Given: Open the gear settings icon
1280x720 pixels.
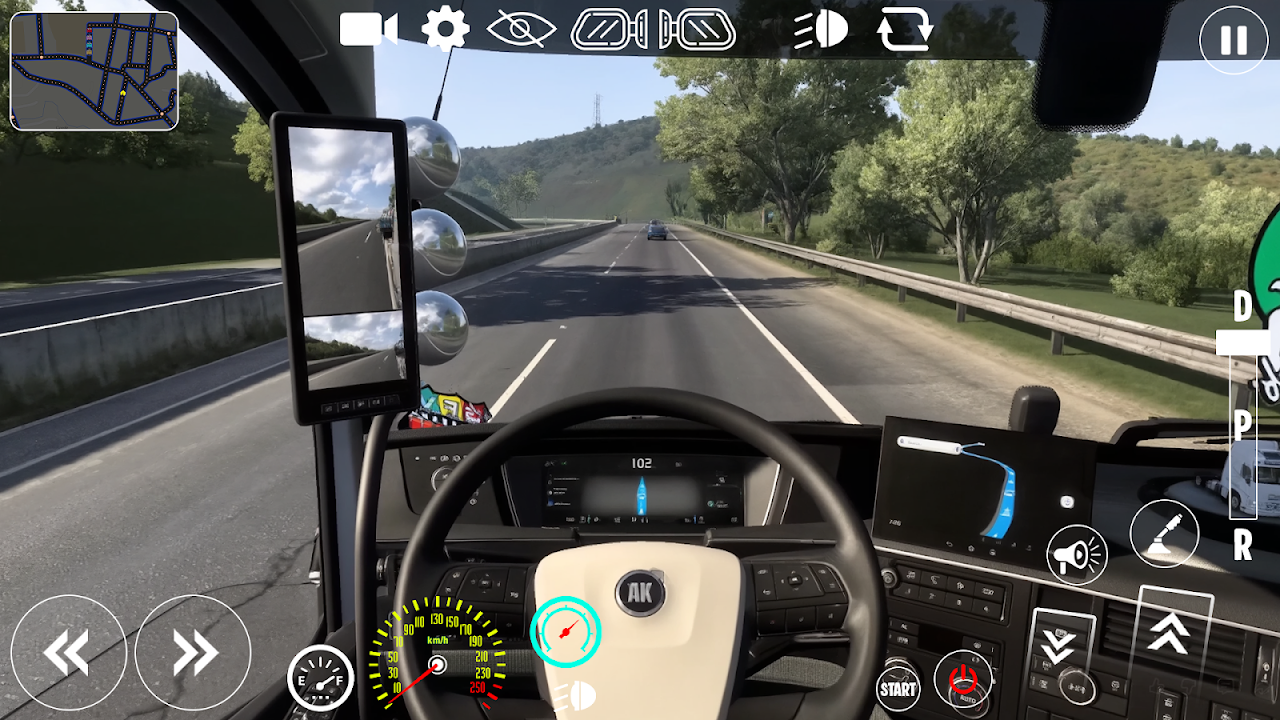Looking at the screenshot, I should (445, 29).
